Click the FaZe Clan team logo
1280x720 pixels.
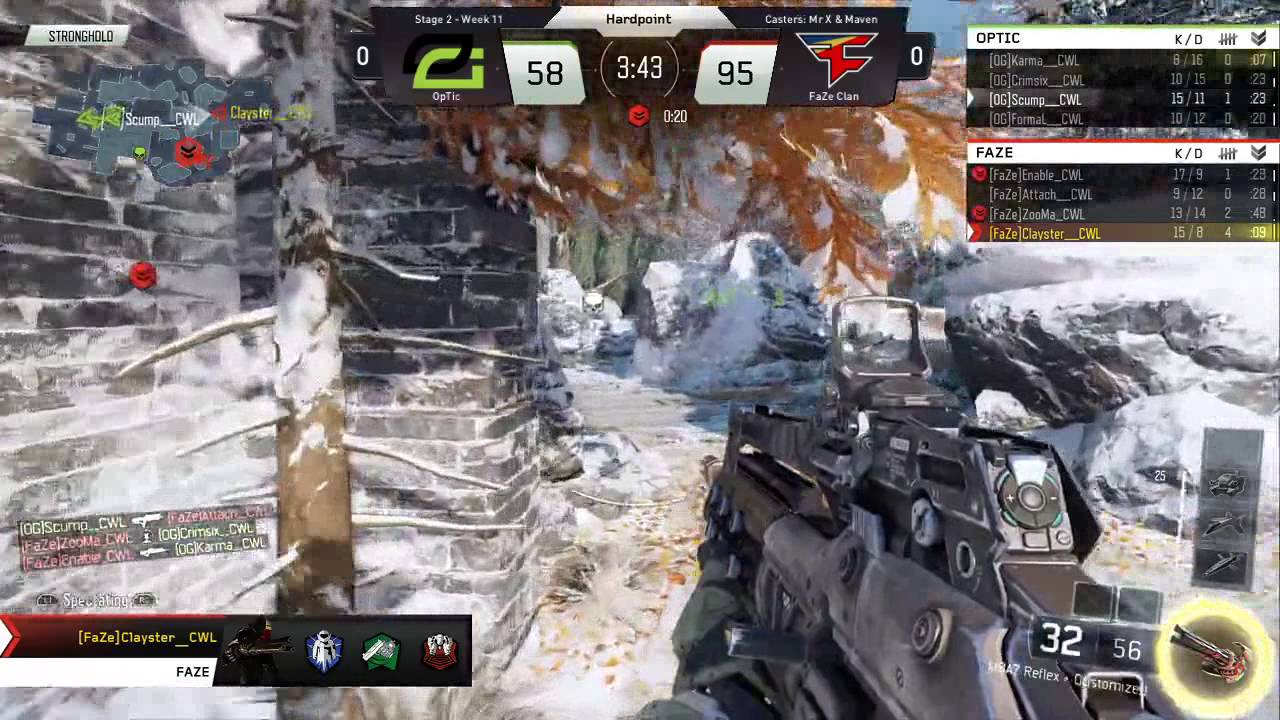834,62
